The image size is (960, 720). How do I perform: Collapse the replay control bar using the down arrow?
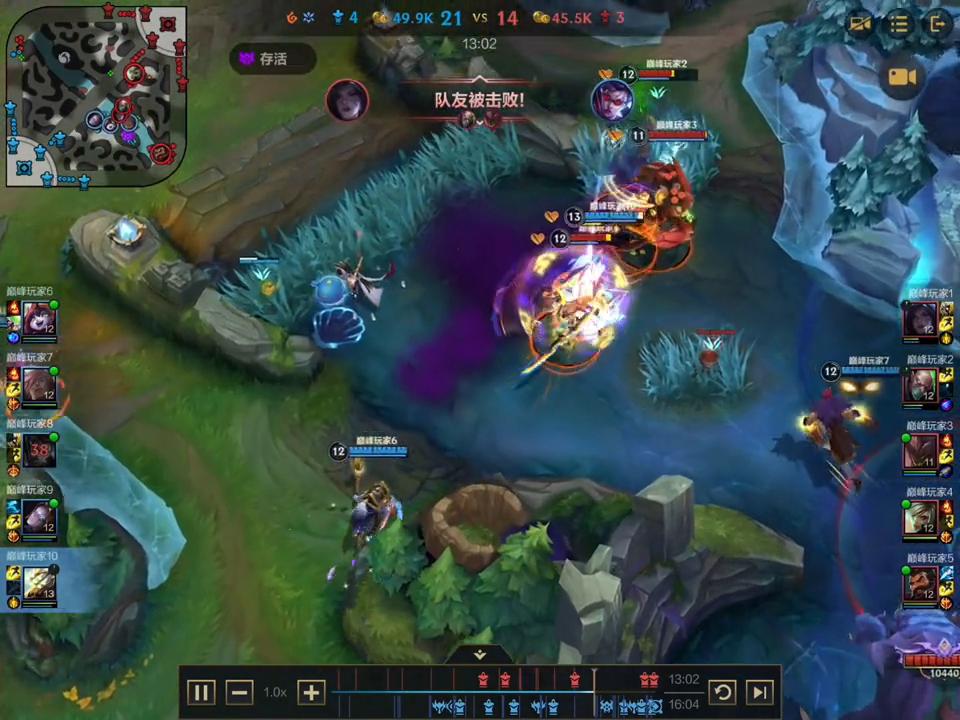480,654
